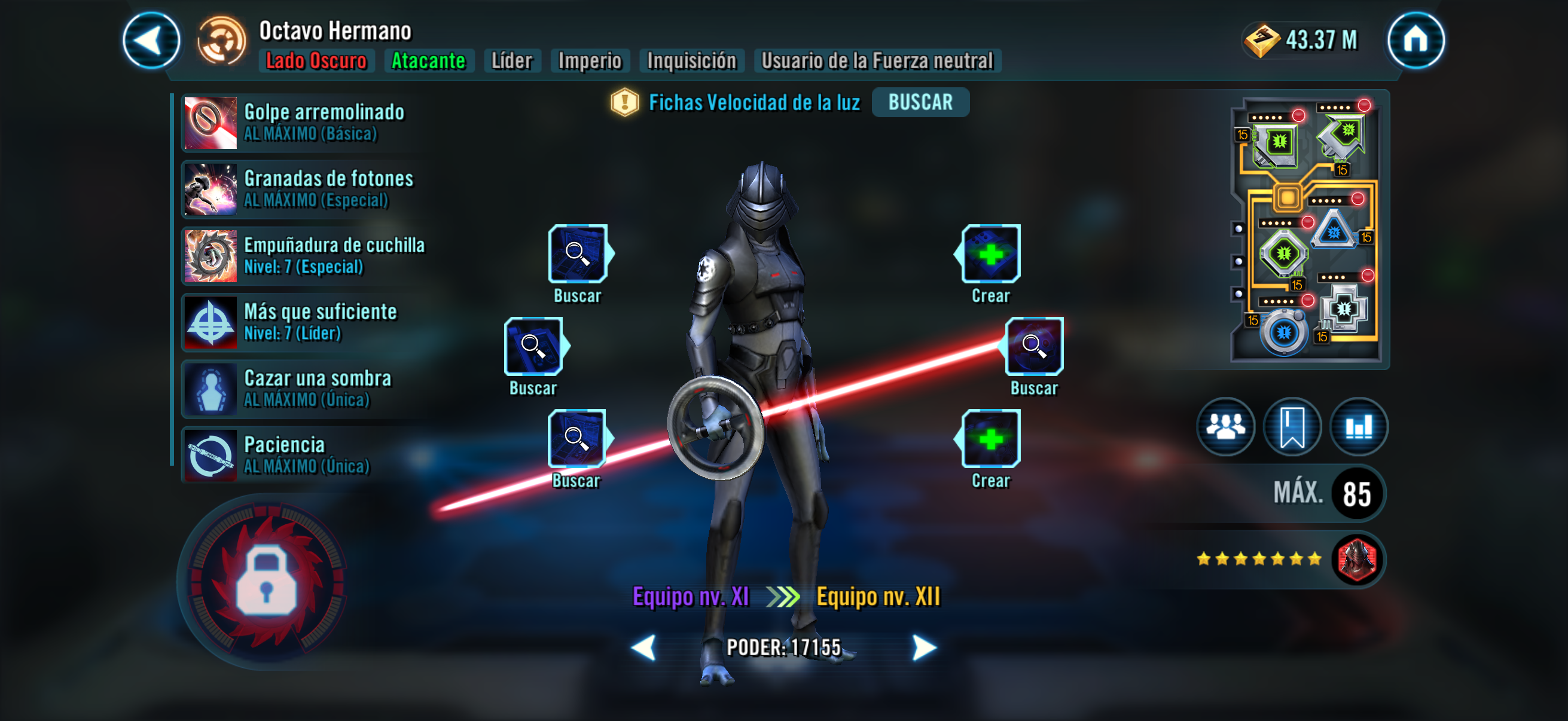Choose the Paciencia unique ability

click(x=304, y=454)
